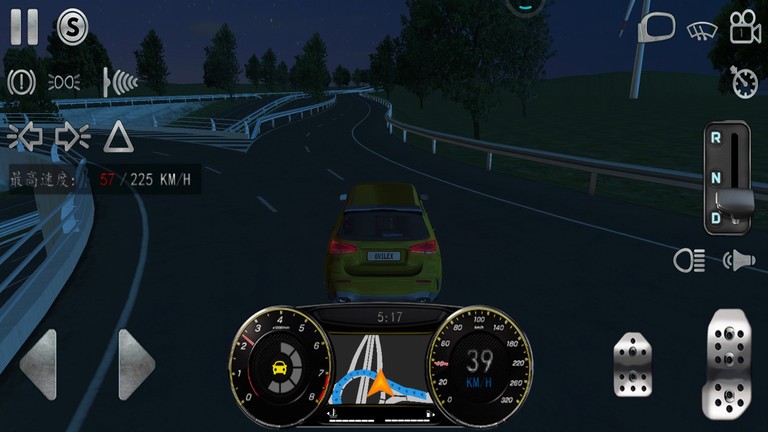Toggle the headlights icon
768x432 pixels.
tap(689, 261)
